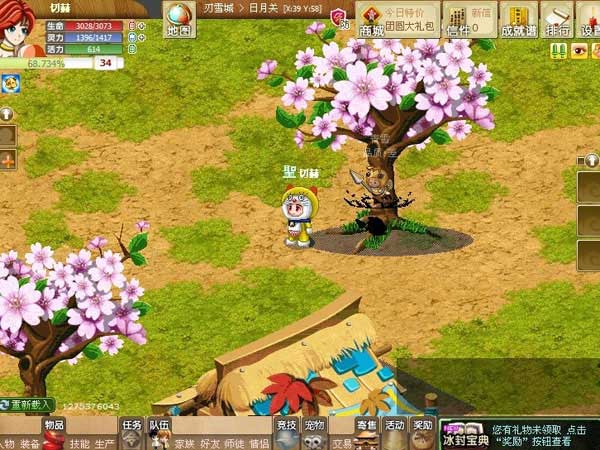Open the 活动 events panel

coord(395,425)
